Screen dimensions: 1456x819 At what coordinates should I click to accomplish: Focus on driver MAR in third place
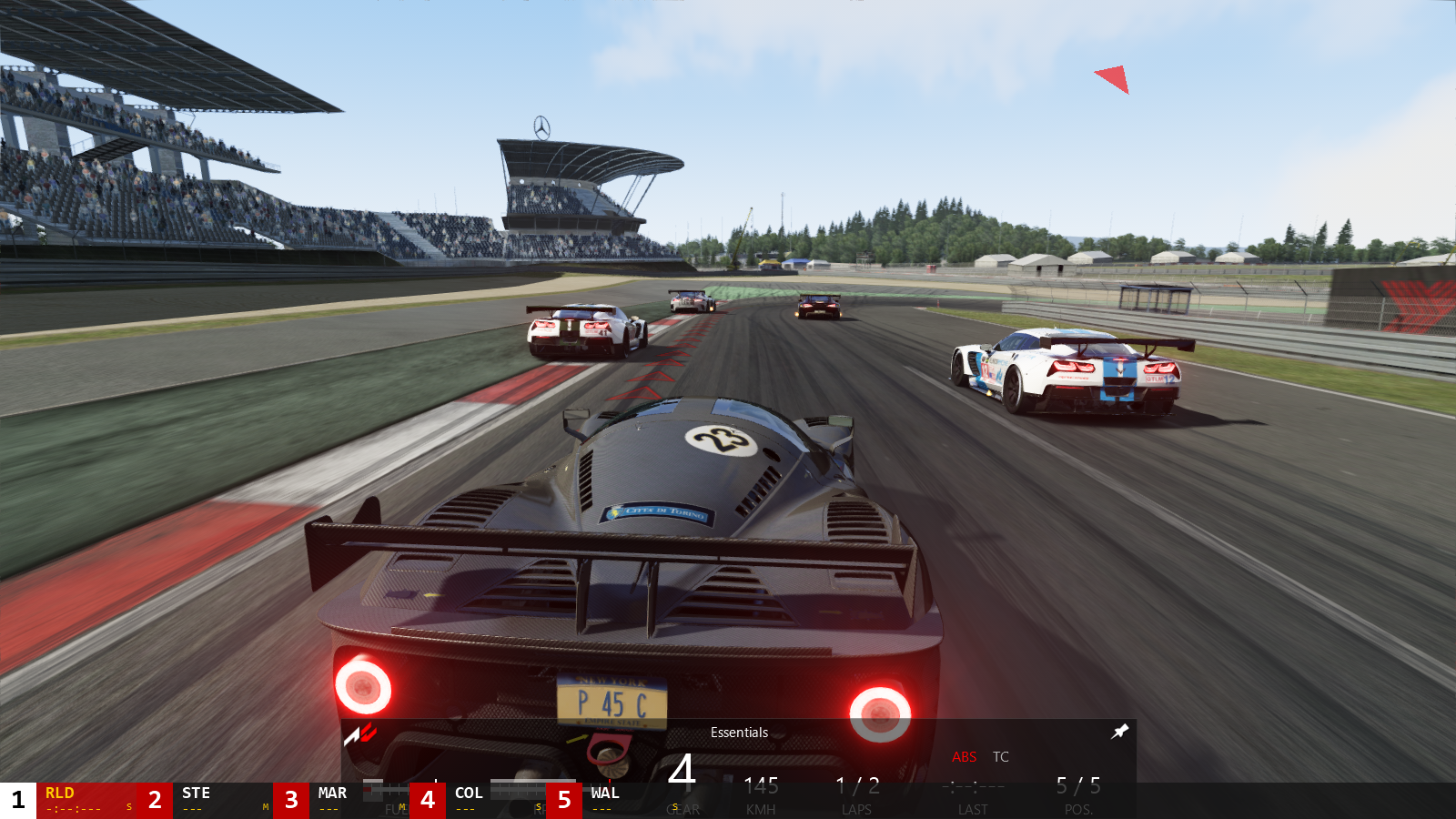click(x=359, y=800)
